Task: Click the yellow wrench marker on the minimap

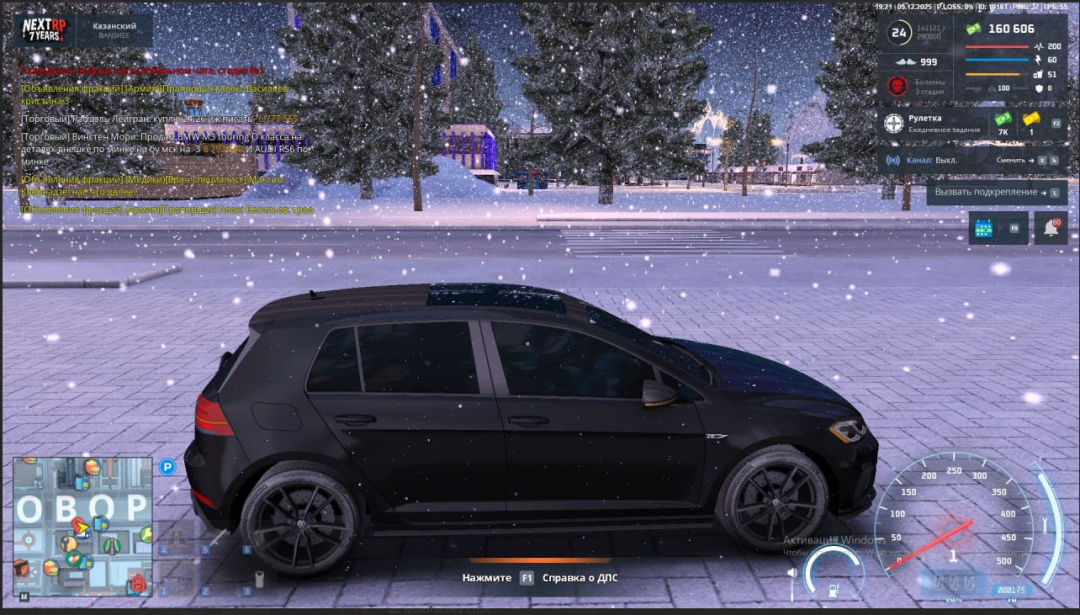Action: (x=69, y=544)
